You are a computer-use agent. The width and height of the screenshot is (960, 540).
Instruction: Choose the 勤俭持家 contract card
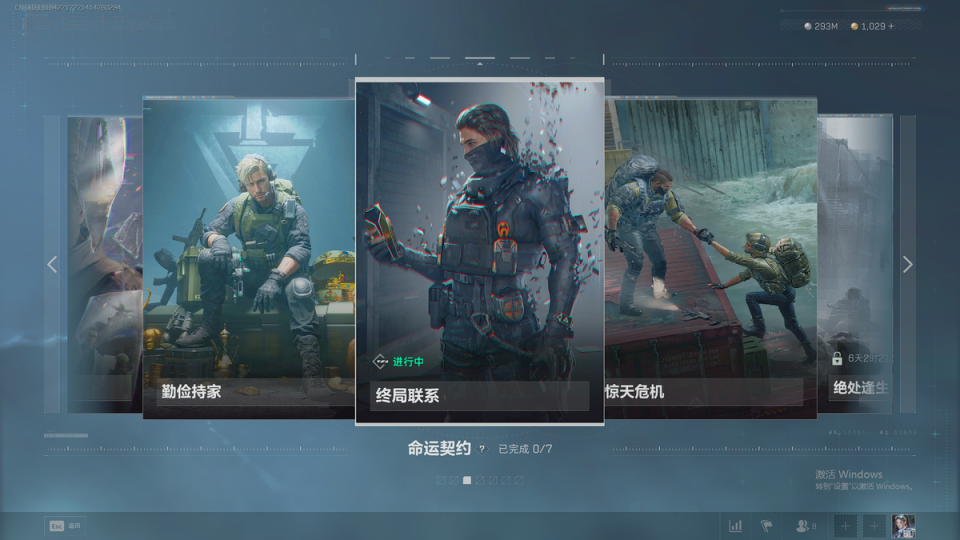click(x=248, y=256)
